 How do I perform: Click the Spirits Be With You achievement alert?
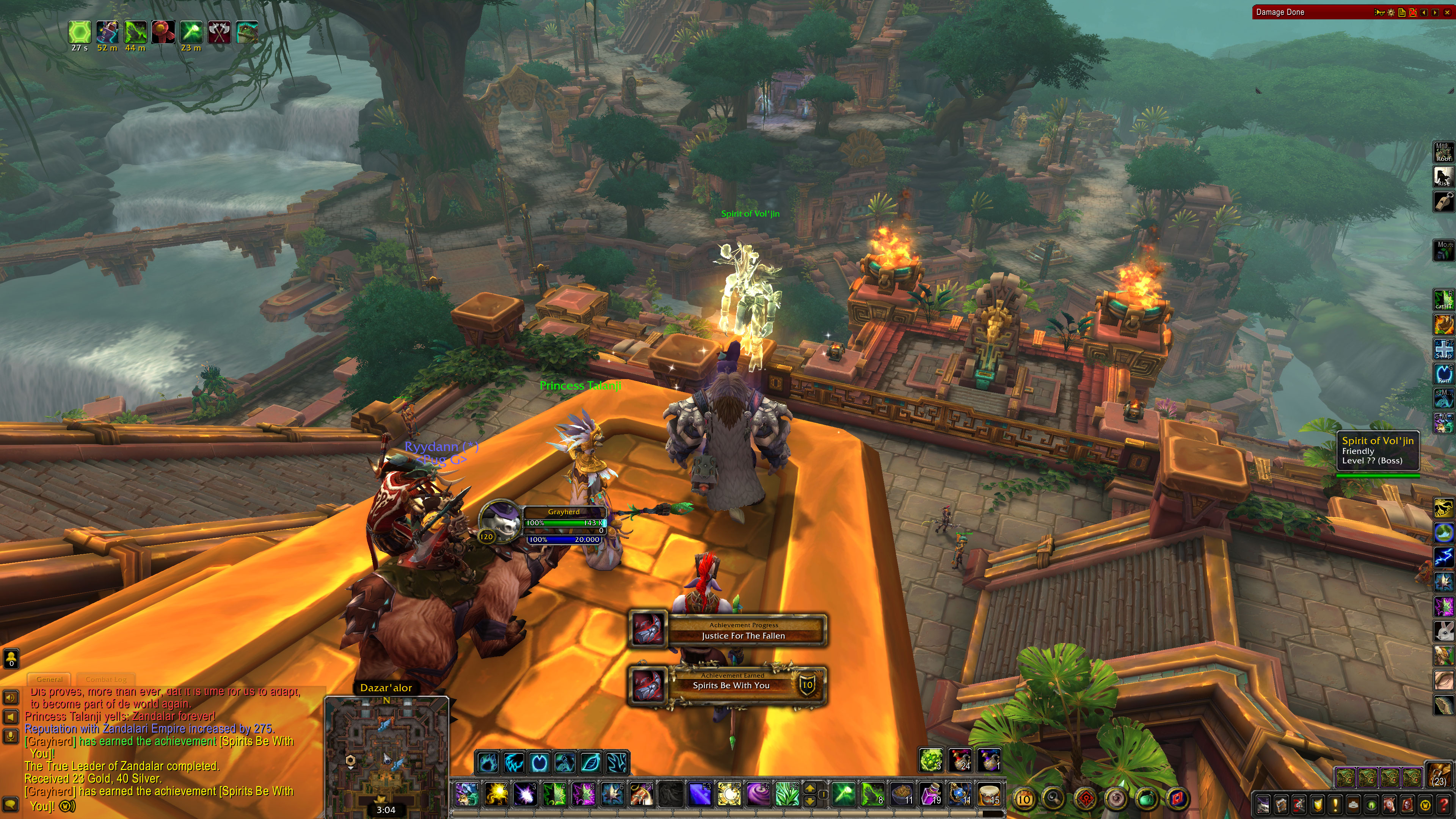coord(730,685)
